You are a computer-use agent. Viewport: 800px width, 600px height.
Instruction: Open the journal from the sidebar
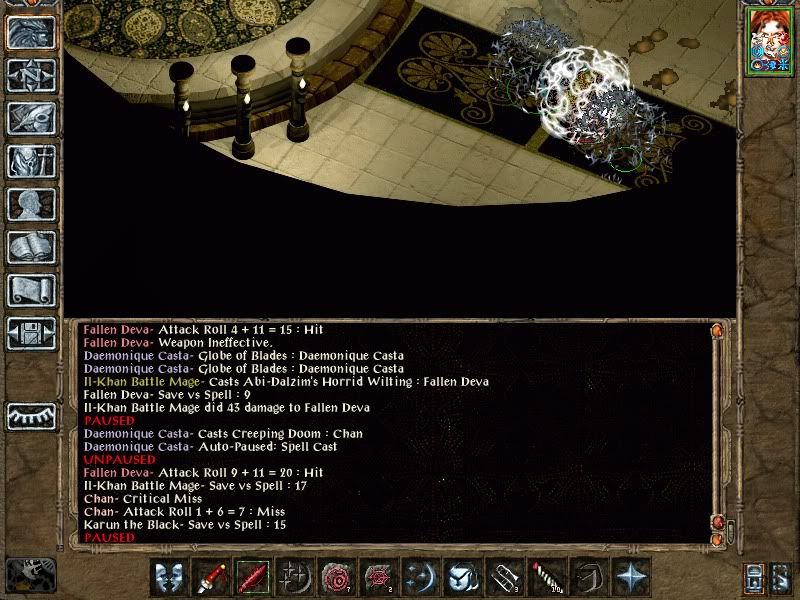coord(31,118)
